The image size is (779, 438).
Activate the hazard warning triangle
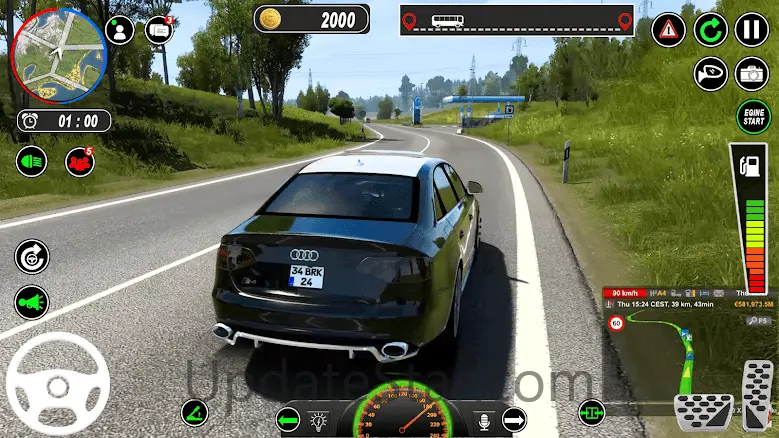(668, 30)
